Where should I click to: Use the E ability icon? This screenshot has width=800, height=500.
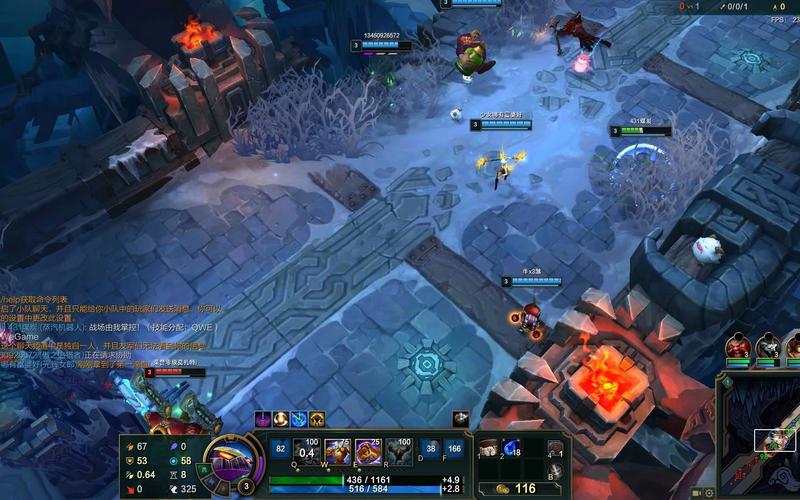tap(368, 453)
